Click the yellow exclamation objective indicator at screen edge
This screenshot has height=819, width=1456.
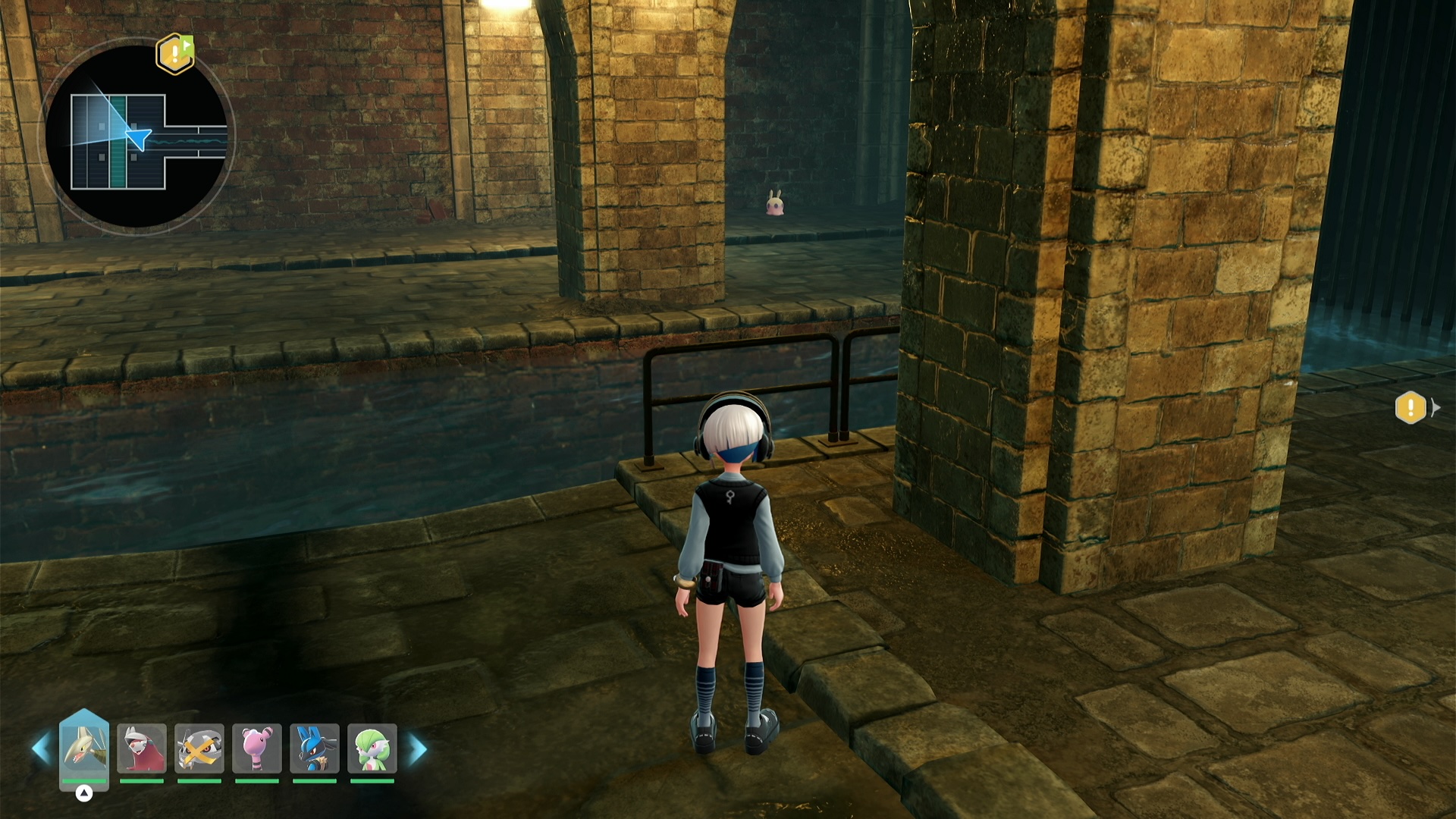click(x=1410, y=408)
